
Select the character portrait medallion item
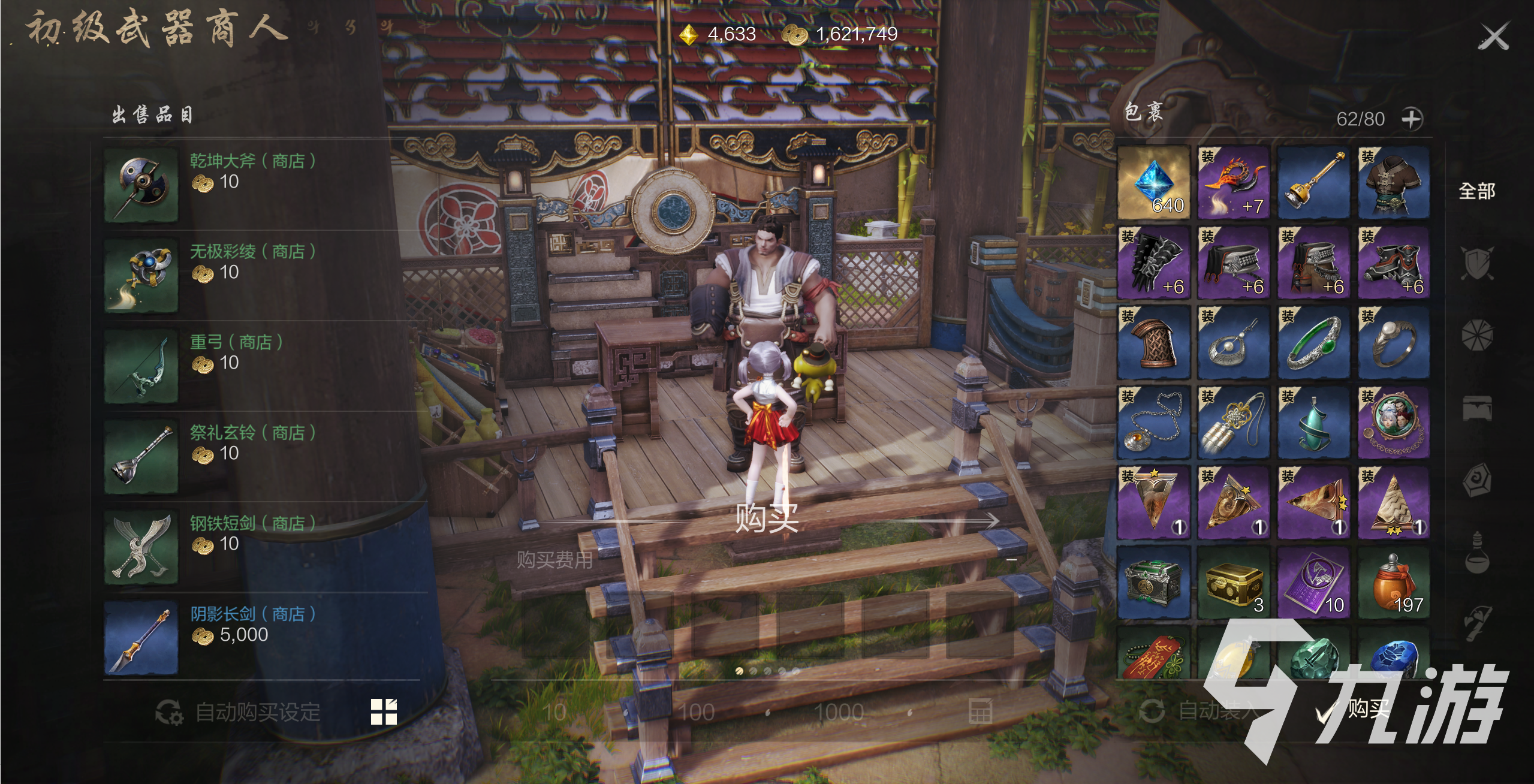click(x=1394, y=423)
